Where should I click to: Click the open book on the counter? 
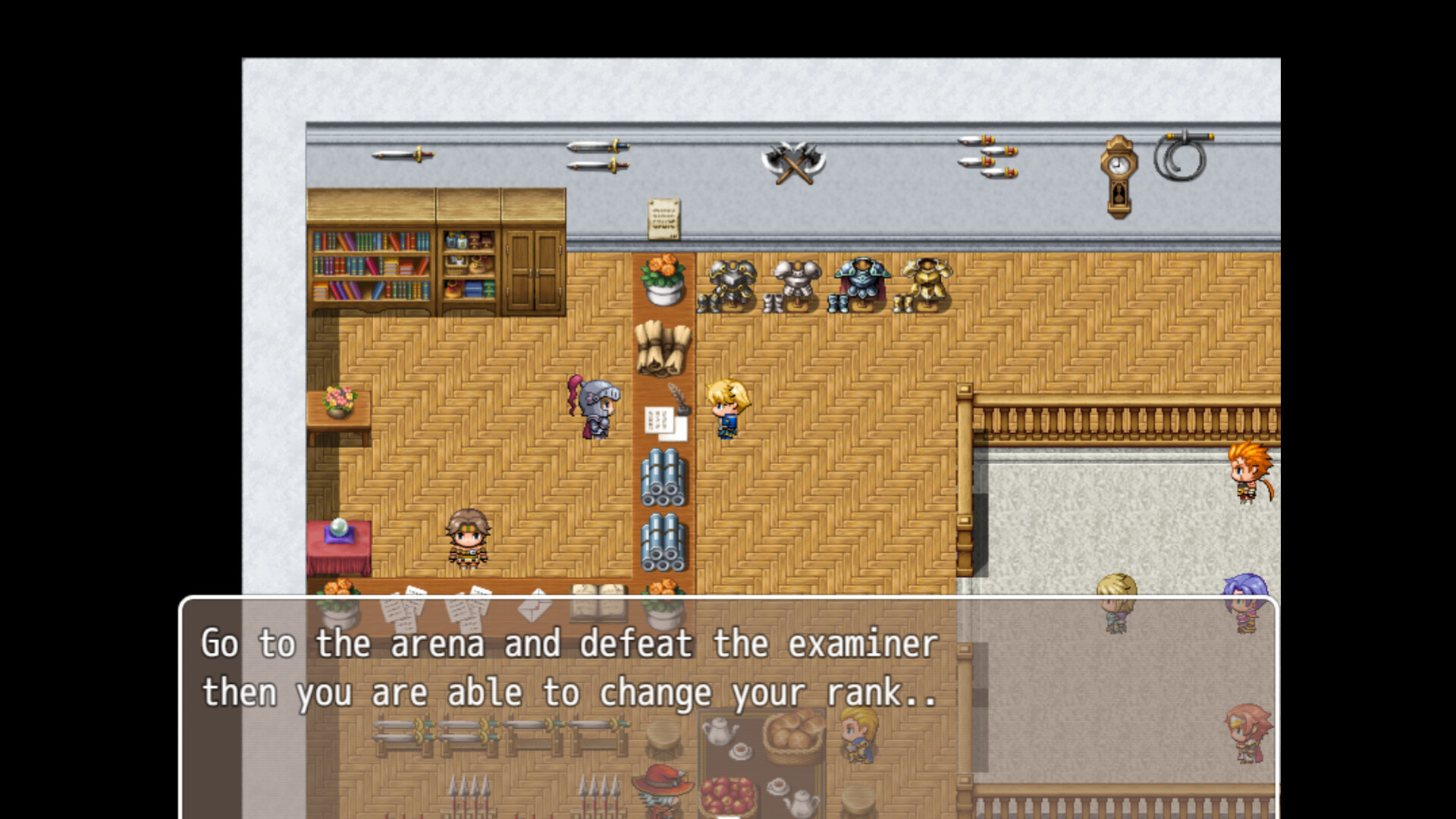tap(598, 595)
